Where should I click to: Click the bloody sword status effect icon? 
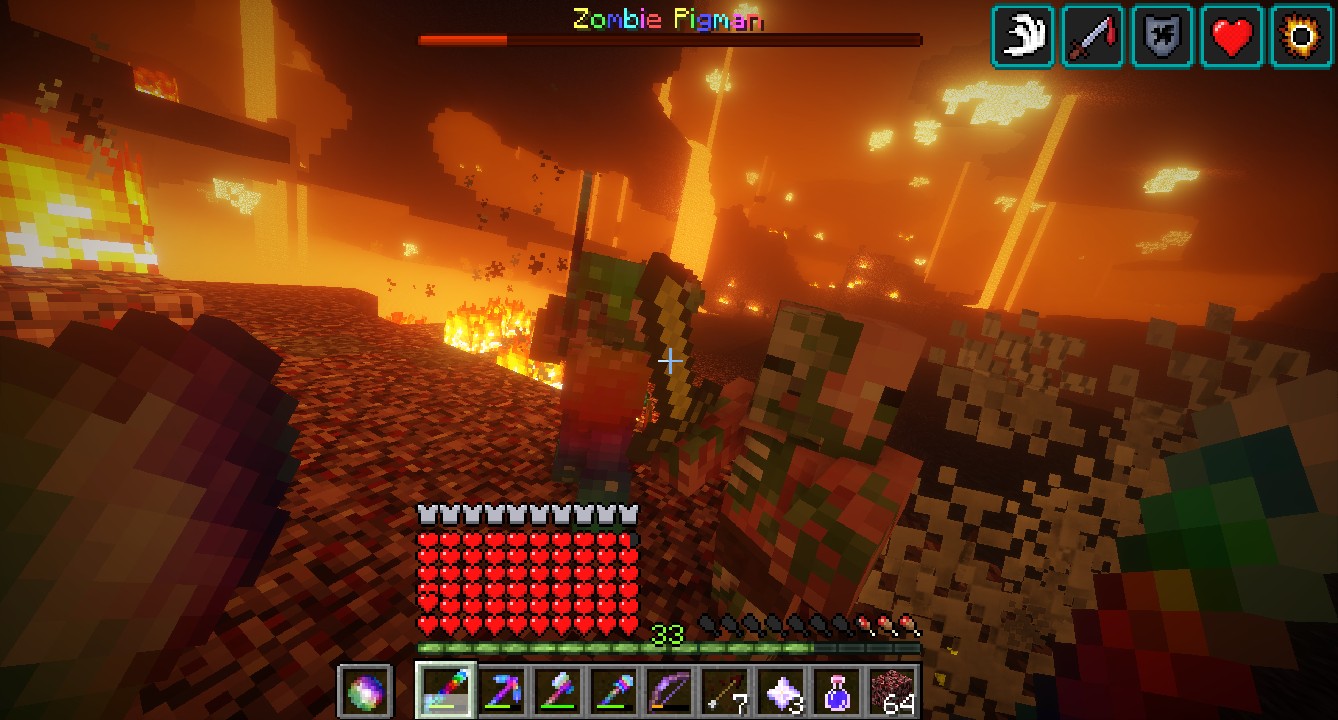(x=1093, y=37)
